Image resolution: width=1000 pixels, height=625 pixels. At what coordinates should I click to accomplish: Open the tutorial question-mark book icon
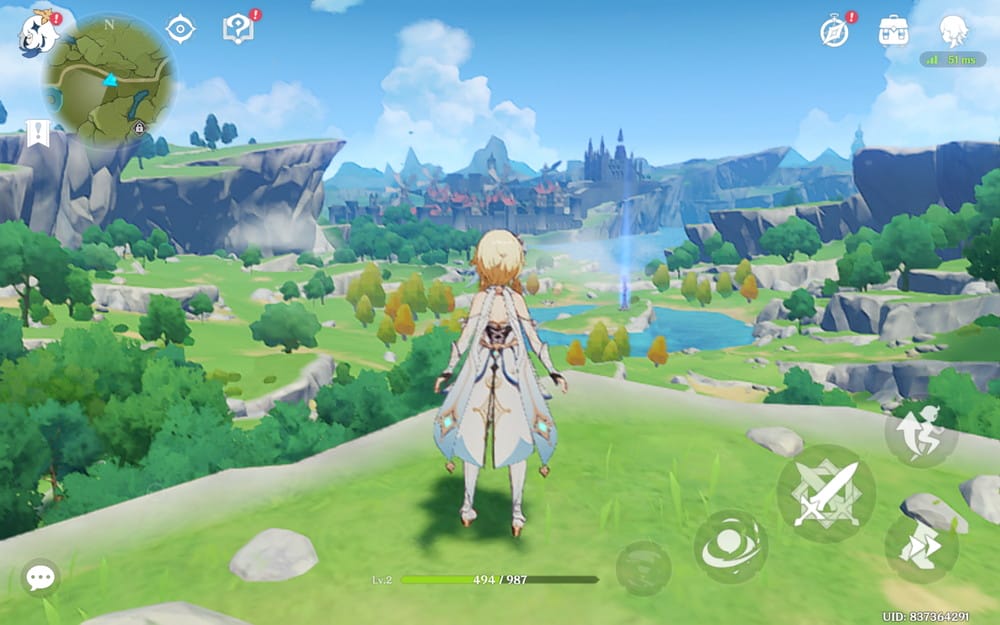click(x=238, y=29)
